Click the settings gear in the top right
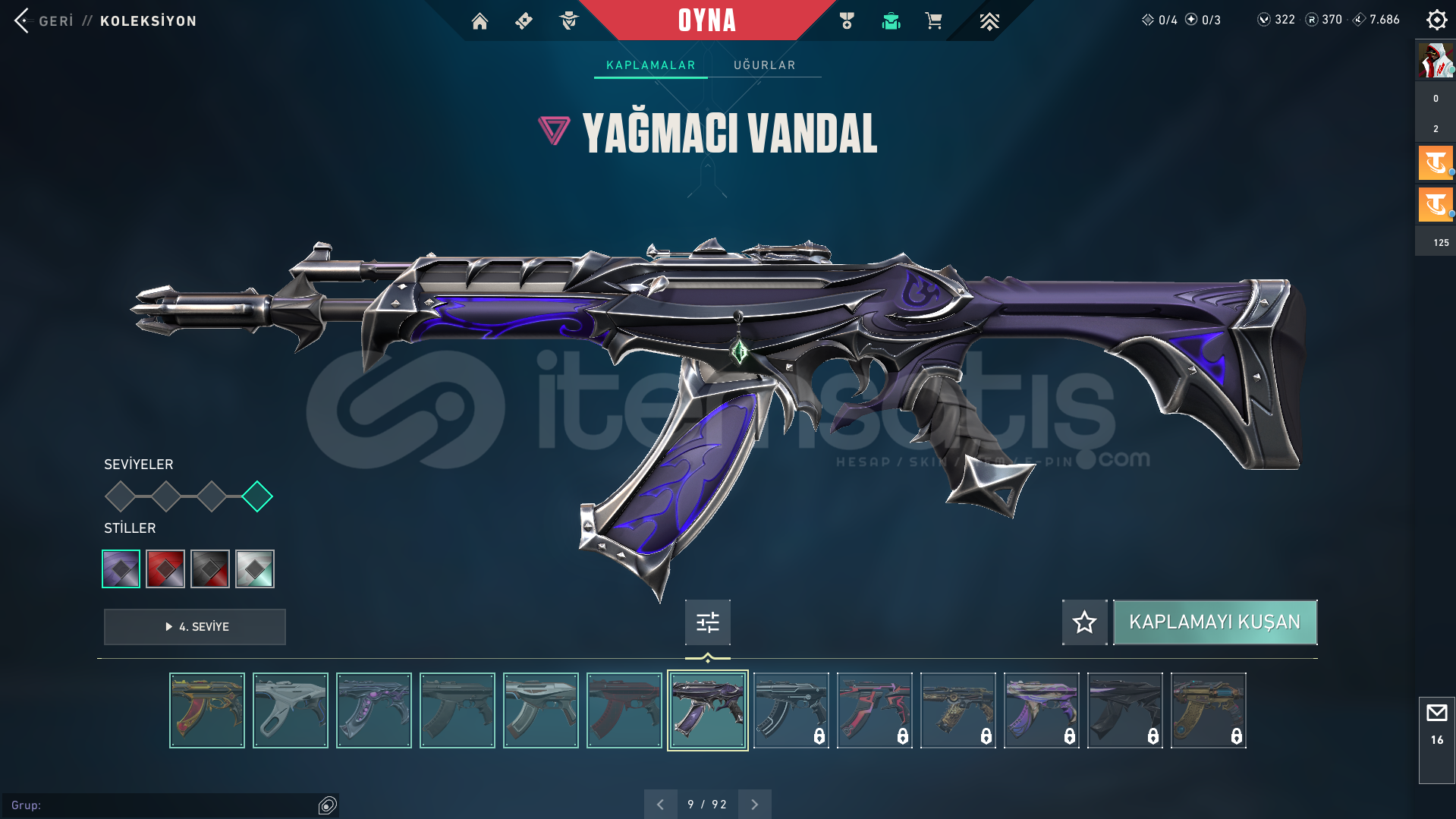Image resolution: width=1456 pixels, height=819 pixels. click(x=1436, y=20)
